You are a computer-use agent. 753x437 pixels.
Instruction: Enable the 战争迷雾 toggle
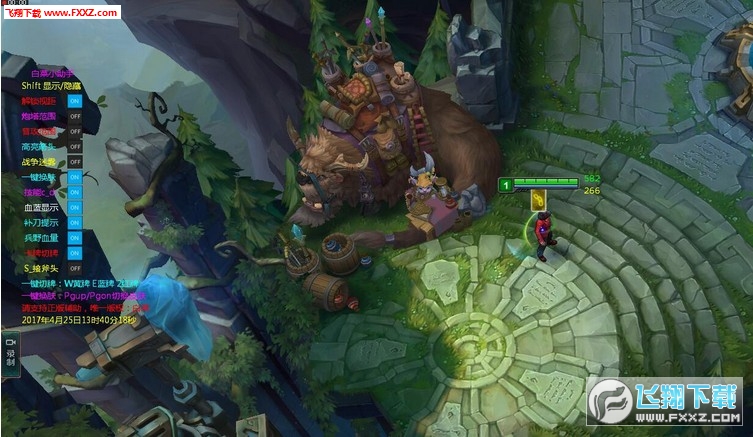coord(75,162)
